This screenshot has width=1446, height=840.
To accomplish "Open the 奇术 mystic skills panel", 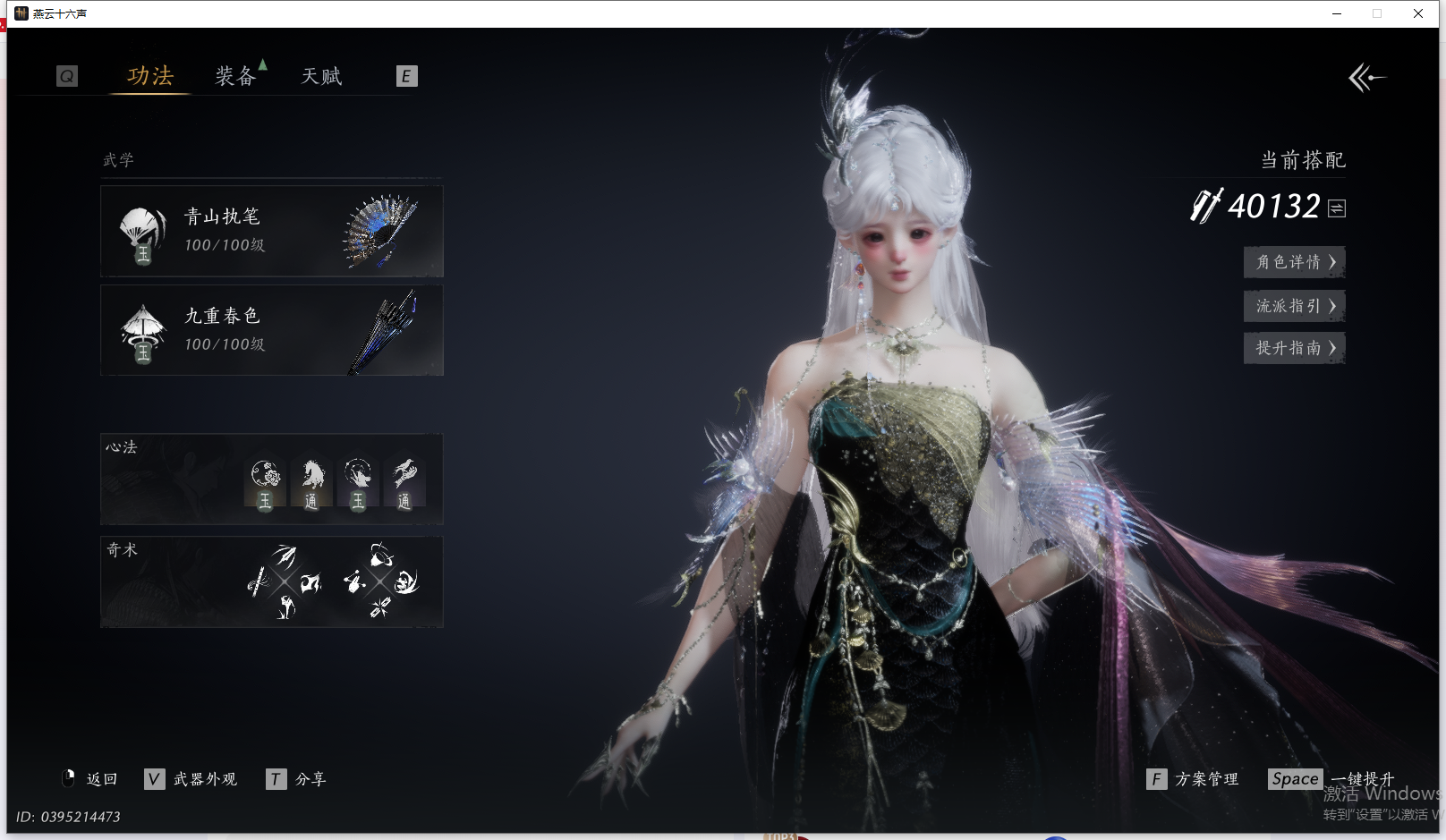I will click(x=271, y=581).
